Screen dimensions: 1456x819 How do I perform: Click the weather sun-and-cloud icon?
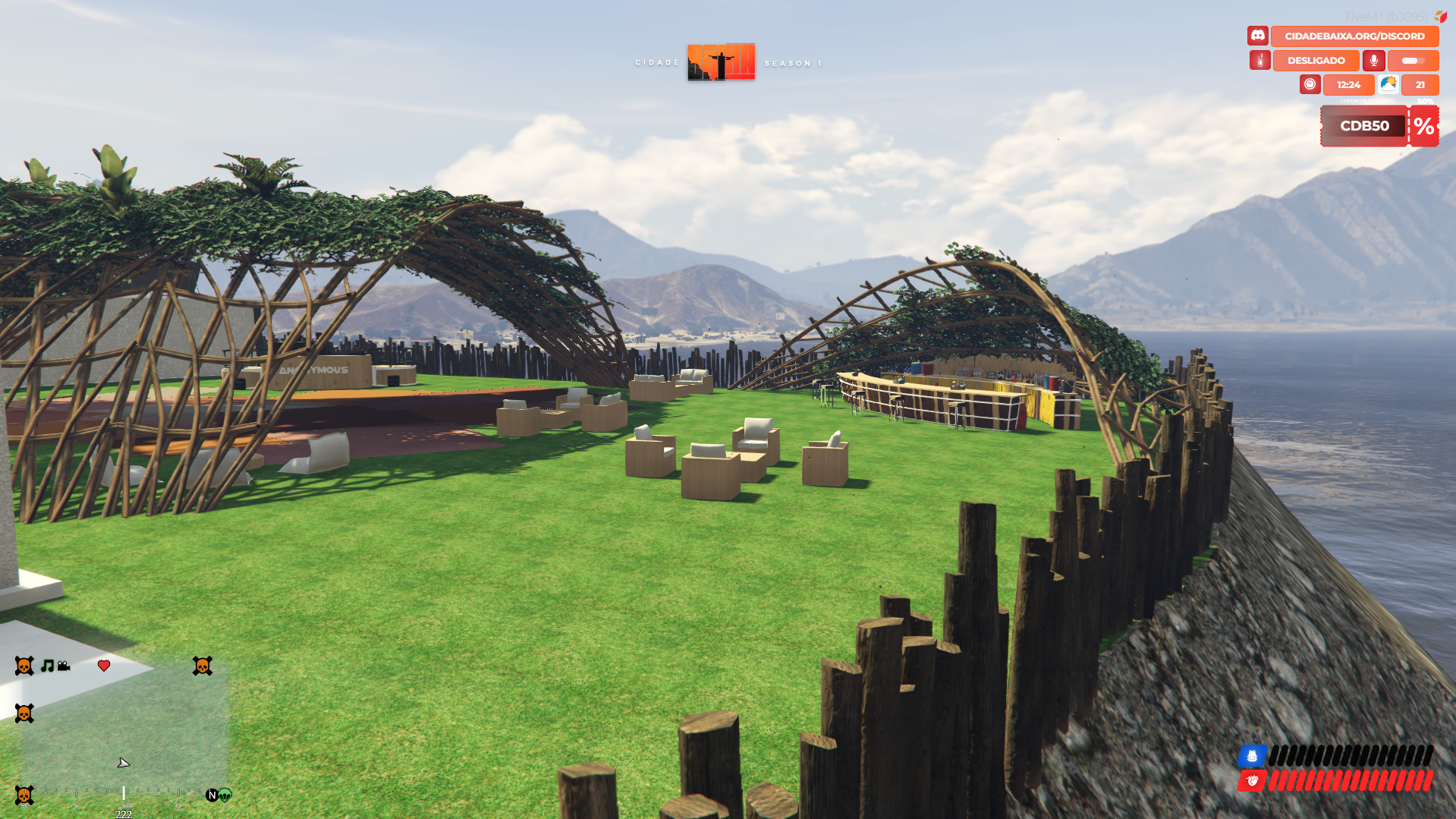click(x=1388, y=84)
